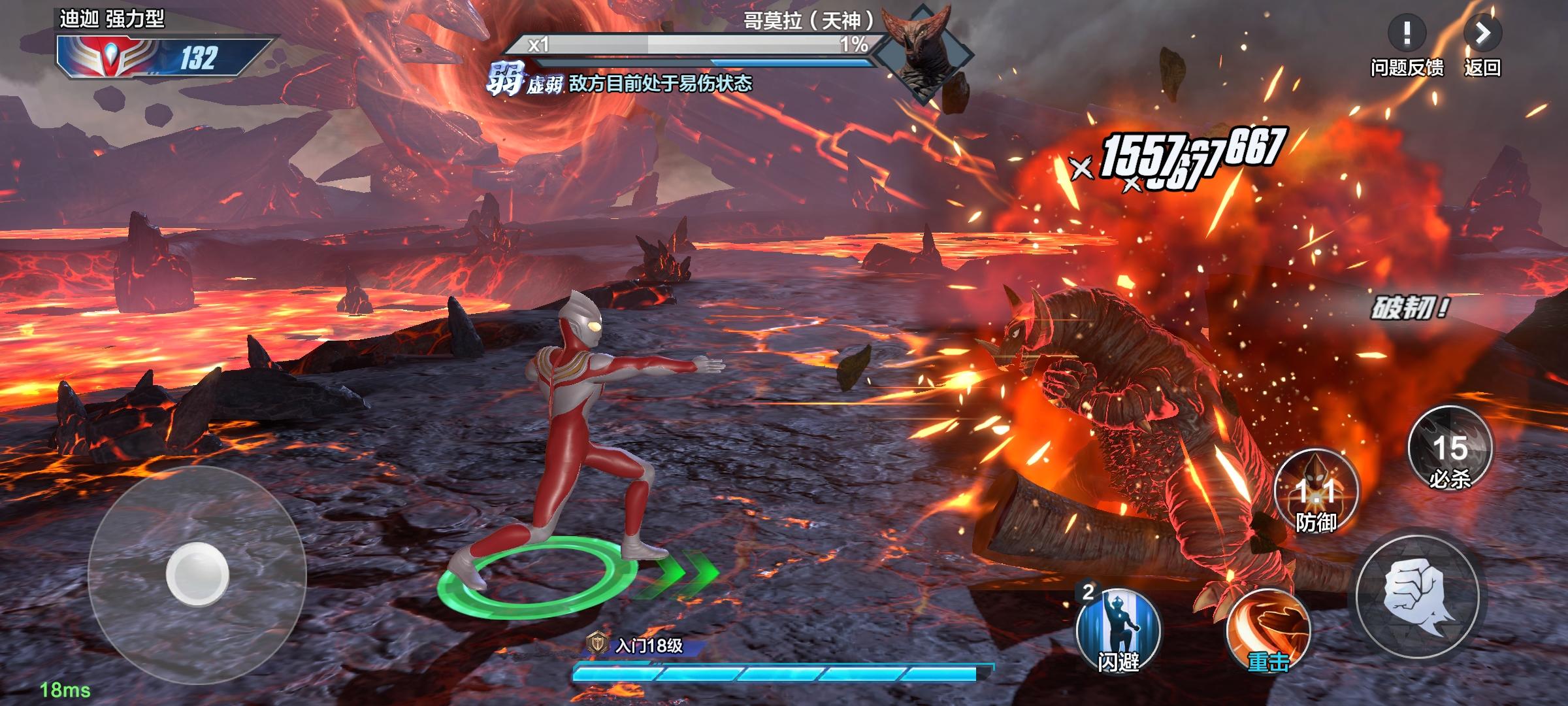Select the Tiga player portrait badge

tap(108, 58)
